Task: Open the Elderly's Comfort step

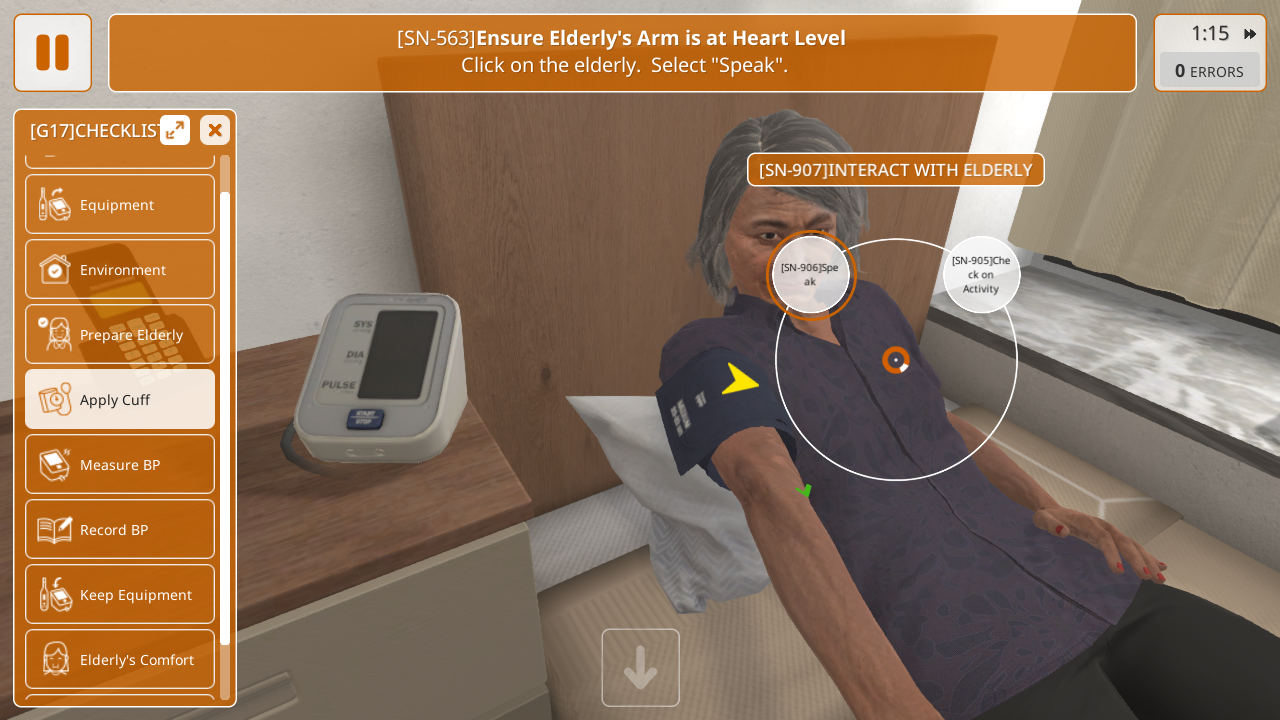Action: (x=120, y=659)
